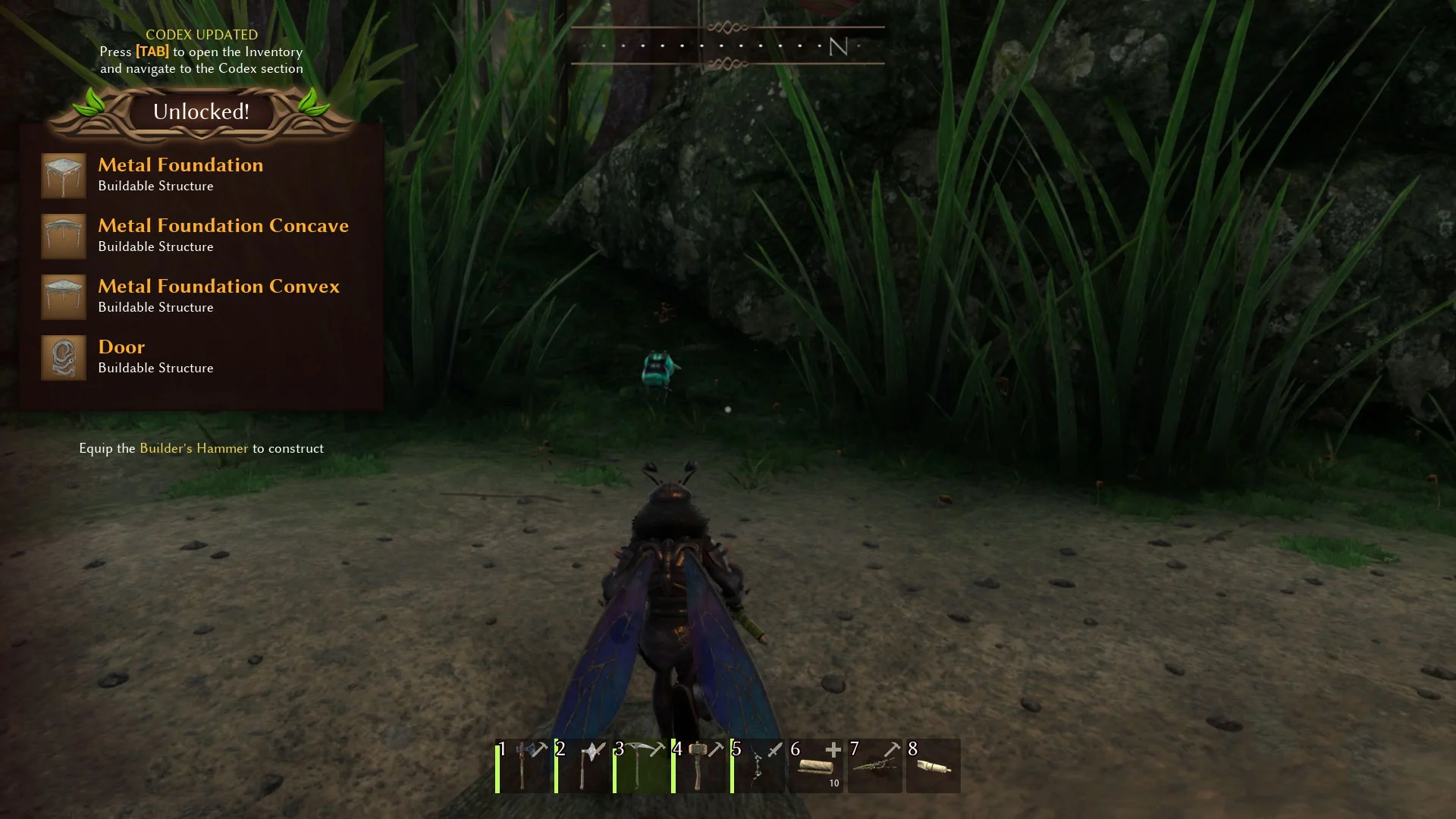1456x819 pixels.
Task: Click the Unlocked! banner
Action: [x=201, y=111]
